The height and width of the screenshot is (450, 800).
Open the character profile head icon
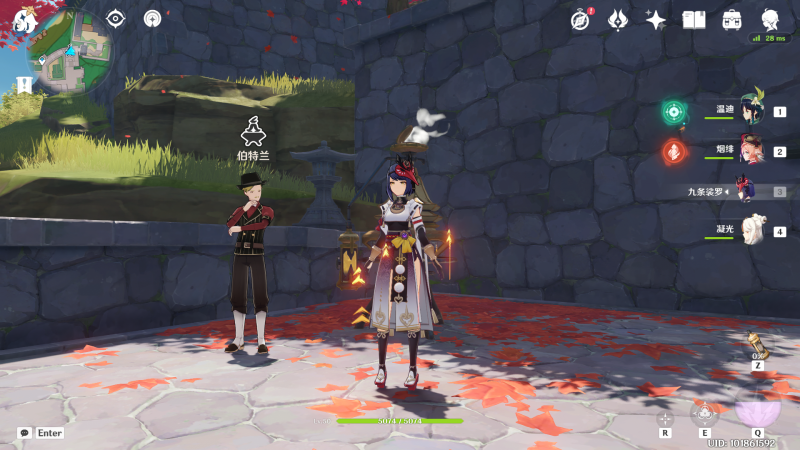770,19
